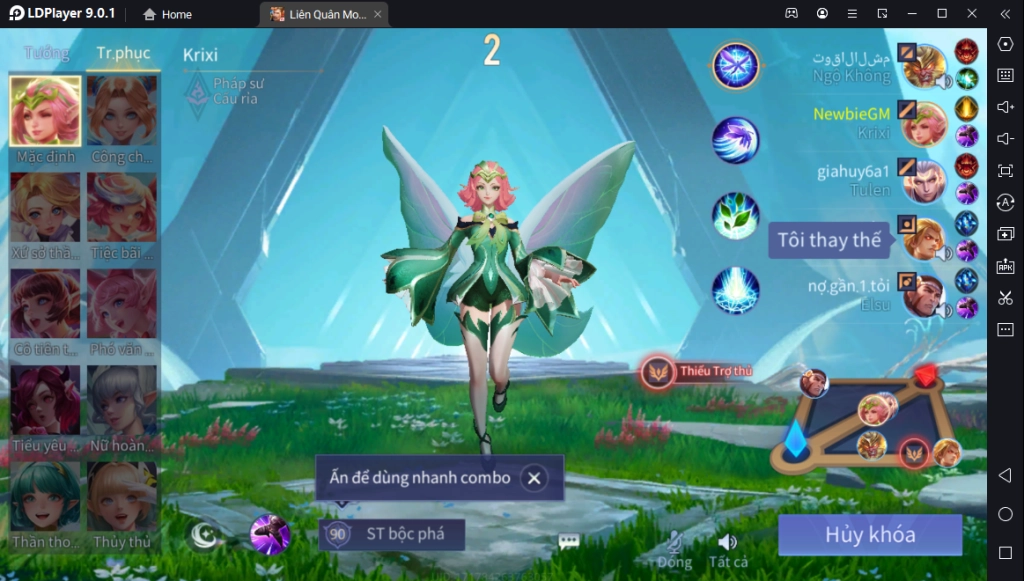The width and height of the screenshot is (1024, 581).
Task: View Krixi's green leaf skill icon
Action: pos(736,216)
